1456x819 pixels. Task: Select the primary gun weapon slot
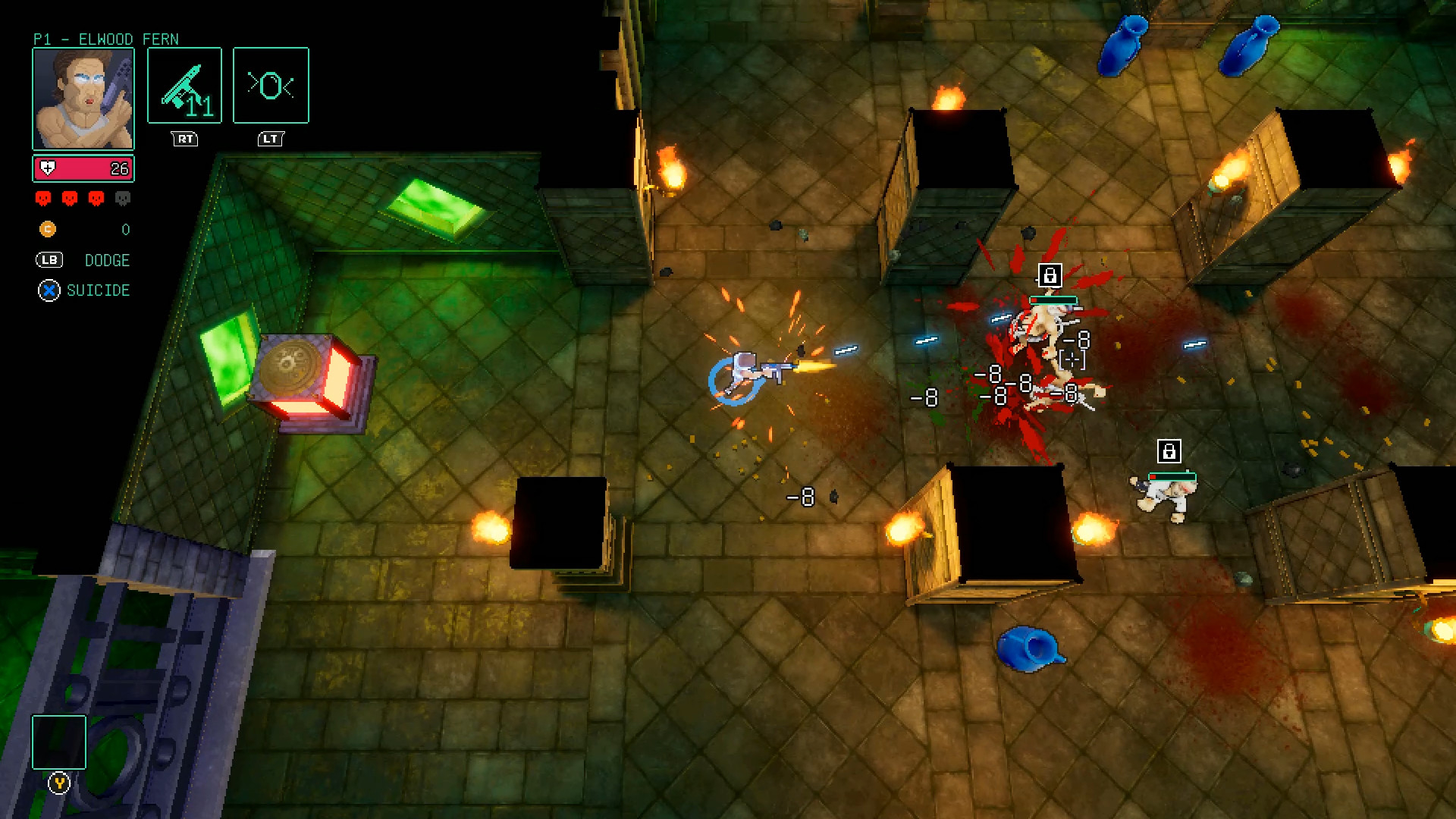184,85
